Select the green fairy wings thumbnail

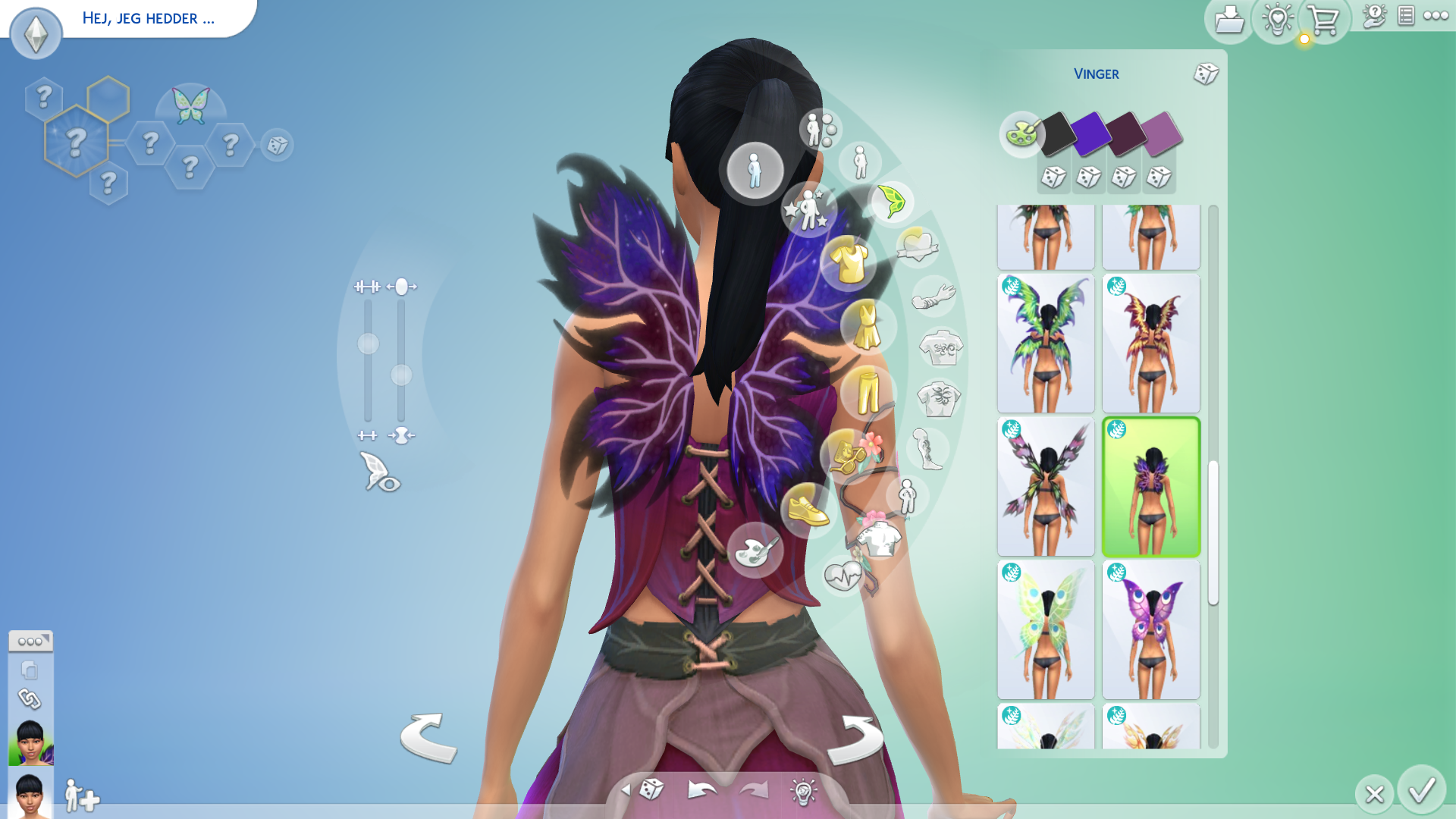[1046, 344]
